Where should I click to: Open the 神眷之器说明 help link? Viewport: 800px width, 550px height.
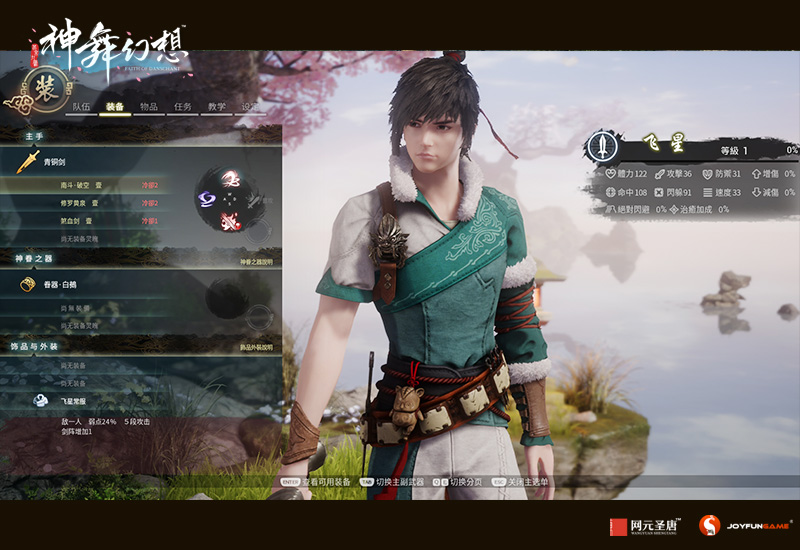(255, 262)
